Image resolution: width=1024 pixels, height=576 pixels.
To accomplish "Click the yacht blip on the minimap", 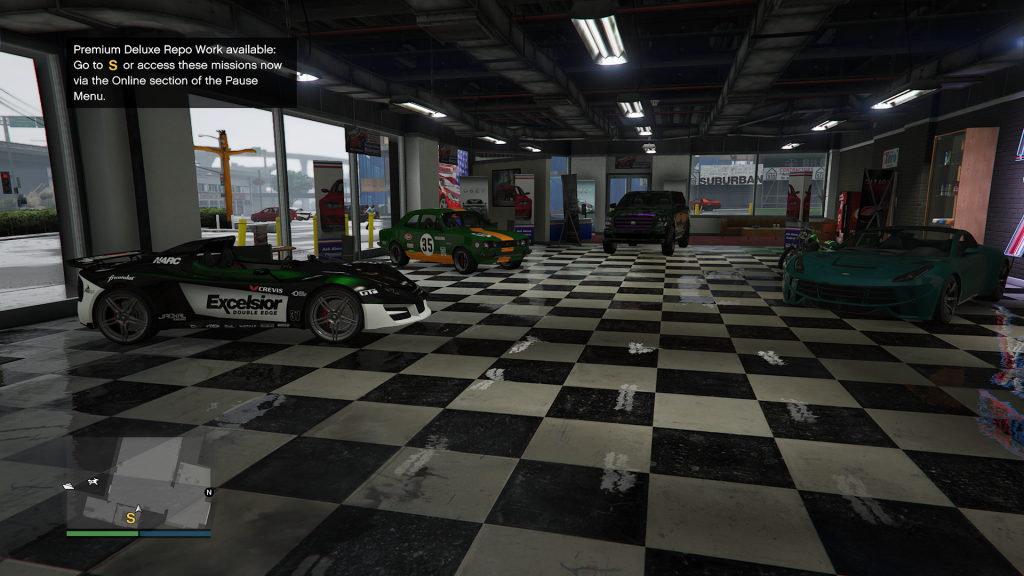I will [70, 485].
